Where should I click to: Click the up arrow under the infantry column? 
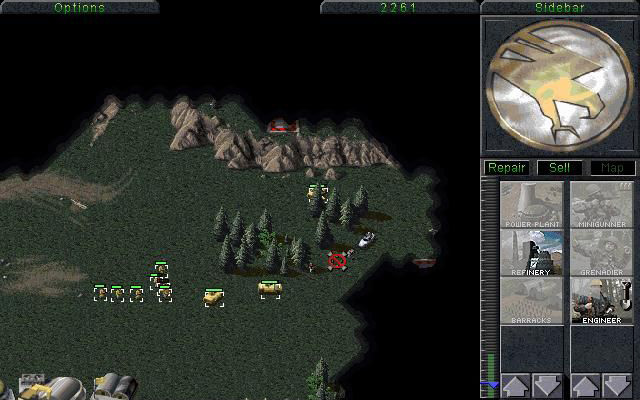point(585,385)
